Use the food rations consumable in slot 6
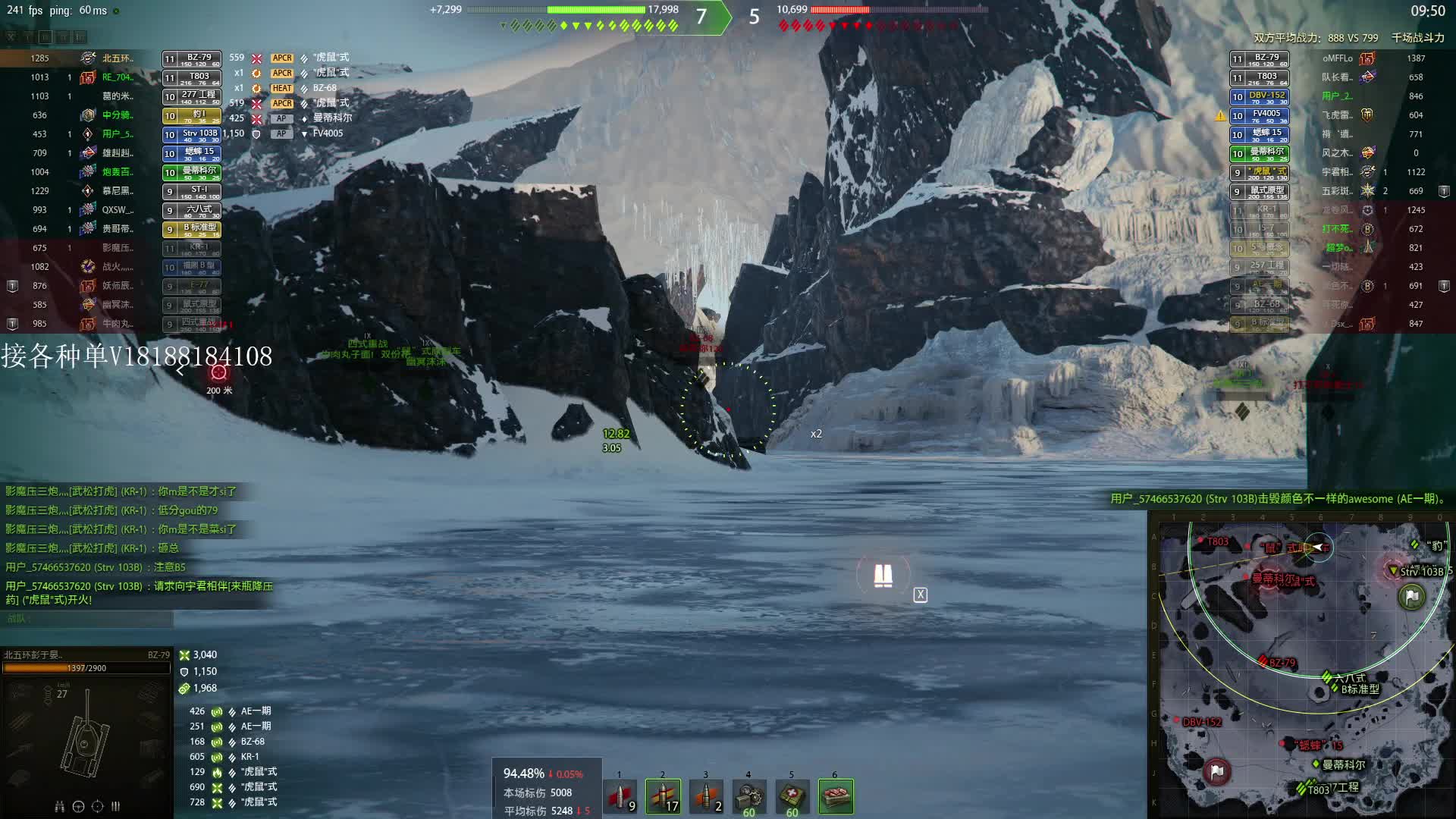 point(836,796)
